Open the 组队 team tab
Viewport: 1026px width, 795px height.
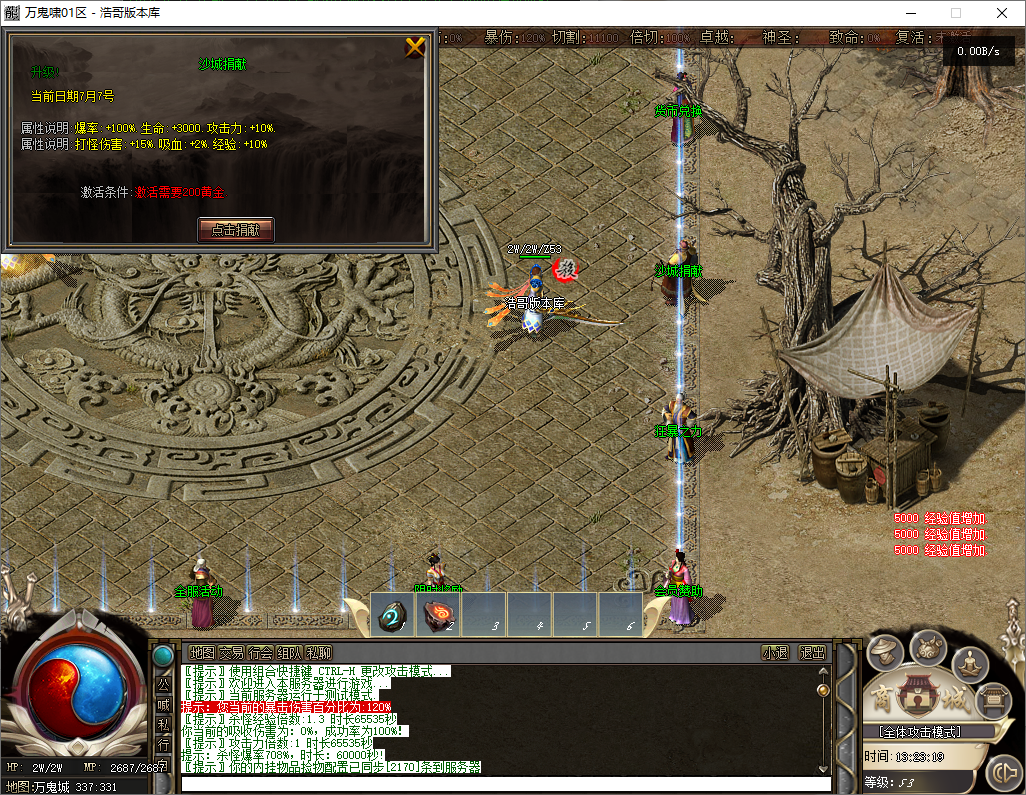[x=290, y=652]
